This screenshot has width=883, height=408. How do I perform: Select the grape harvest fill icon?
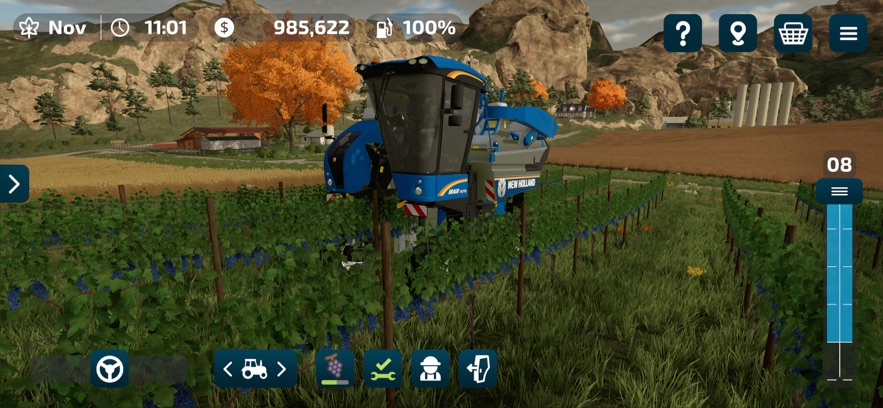coord(335,369)
